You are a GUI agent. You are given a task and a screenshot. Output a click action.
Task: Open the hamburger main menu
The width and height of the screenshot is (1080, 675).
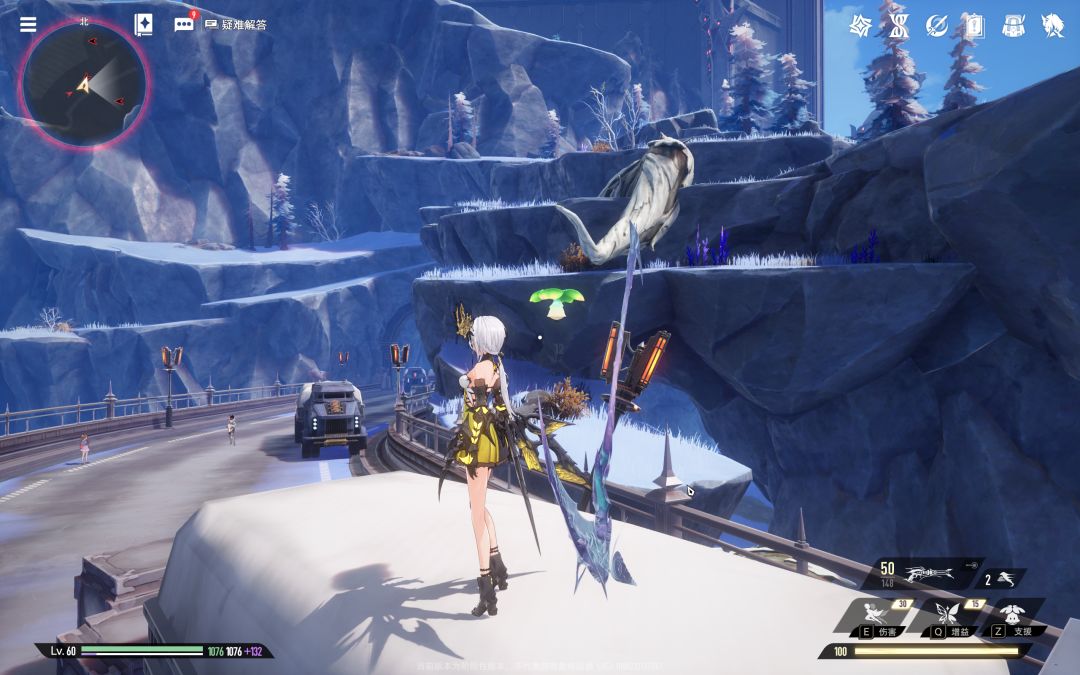pyautogui.click(x=28, y=25)
